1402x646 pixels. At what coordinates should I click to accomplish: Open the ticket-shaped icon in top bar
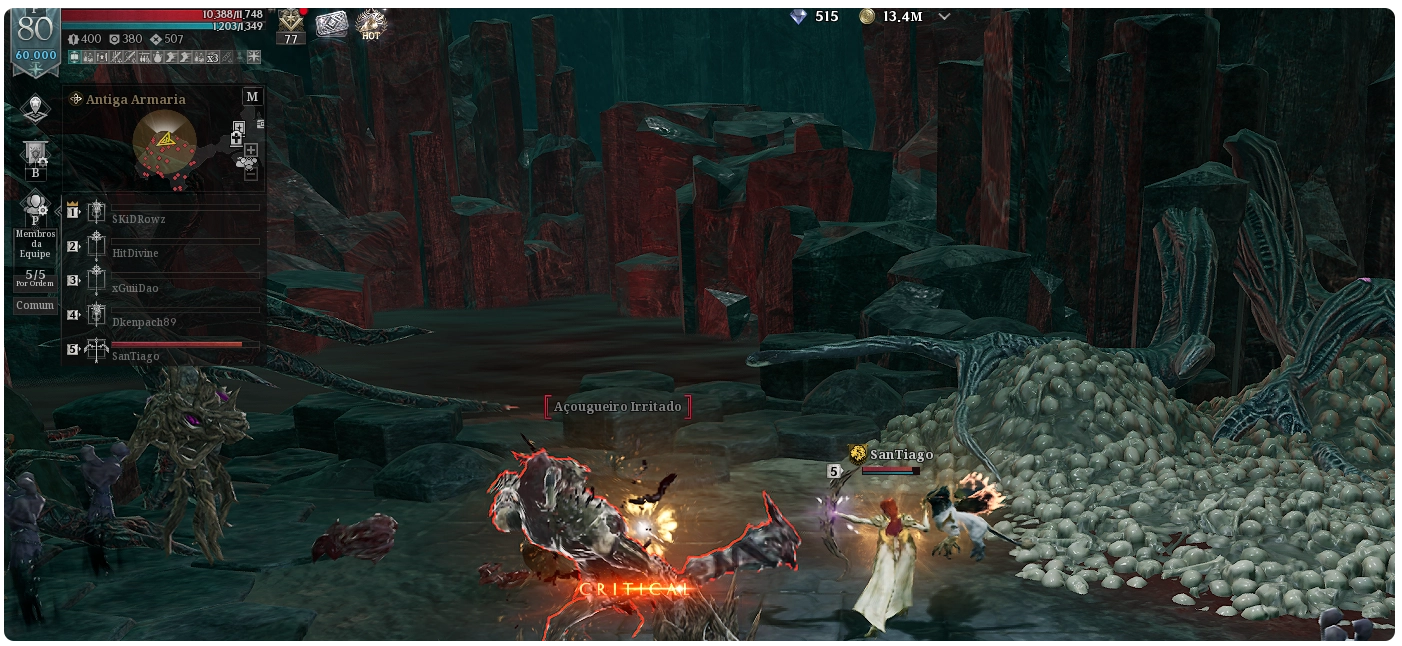pyautogui.click(x=331, y=24)
